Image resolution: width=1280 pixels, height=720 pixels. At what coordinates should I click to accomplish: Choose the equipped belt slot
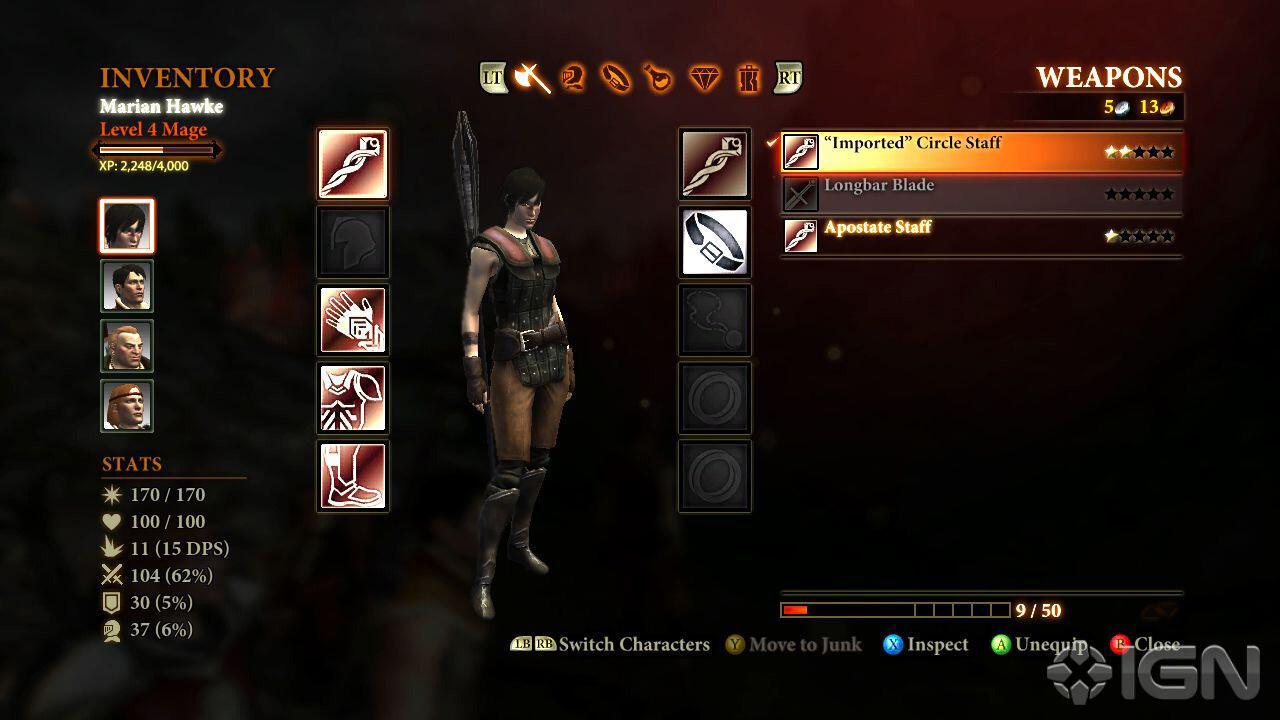coord(715,242)
